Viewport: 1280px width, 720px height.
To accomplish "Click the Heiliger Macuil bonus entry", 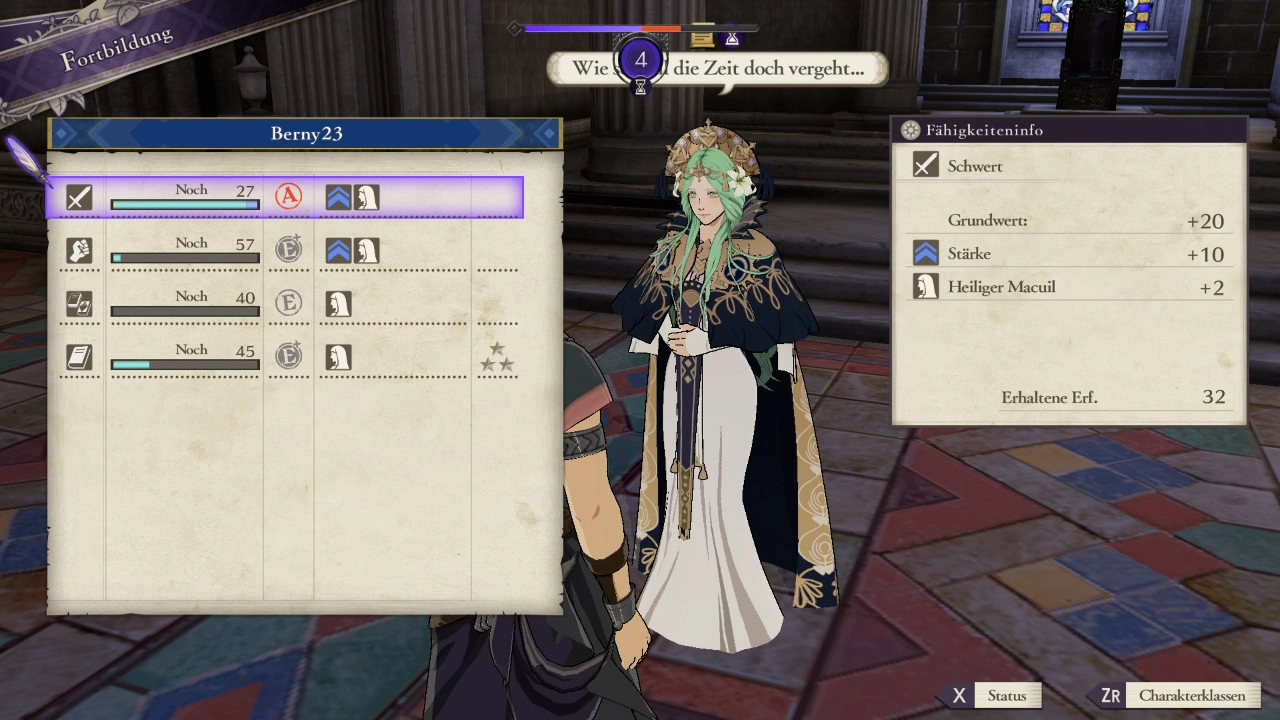I will (x=1068, y=288).
